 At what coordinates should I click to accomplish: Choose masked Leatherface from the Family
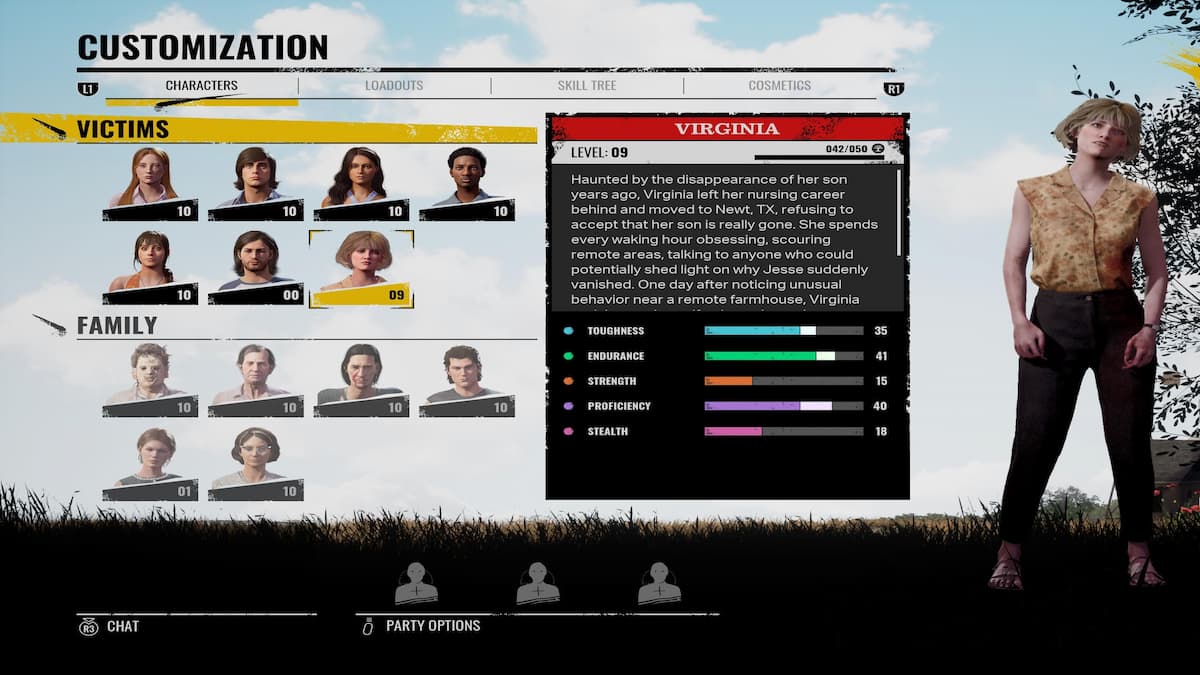click(150, 380)
